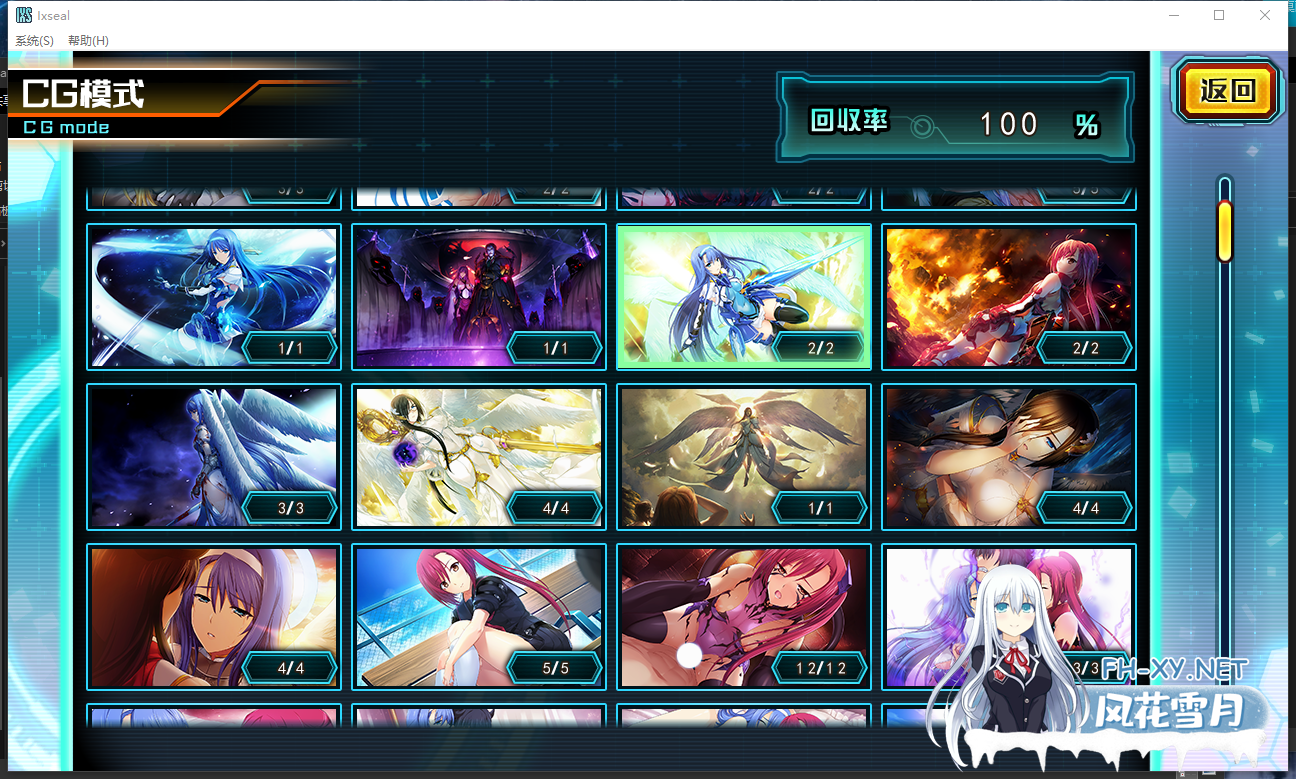Viewport: 1296px width, 779px height.
Task: Open the redhead sitting by window CG 5/5
Action: click(x=478, y=617)
